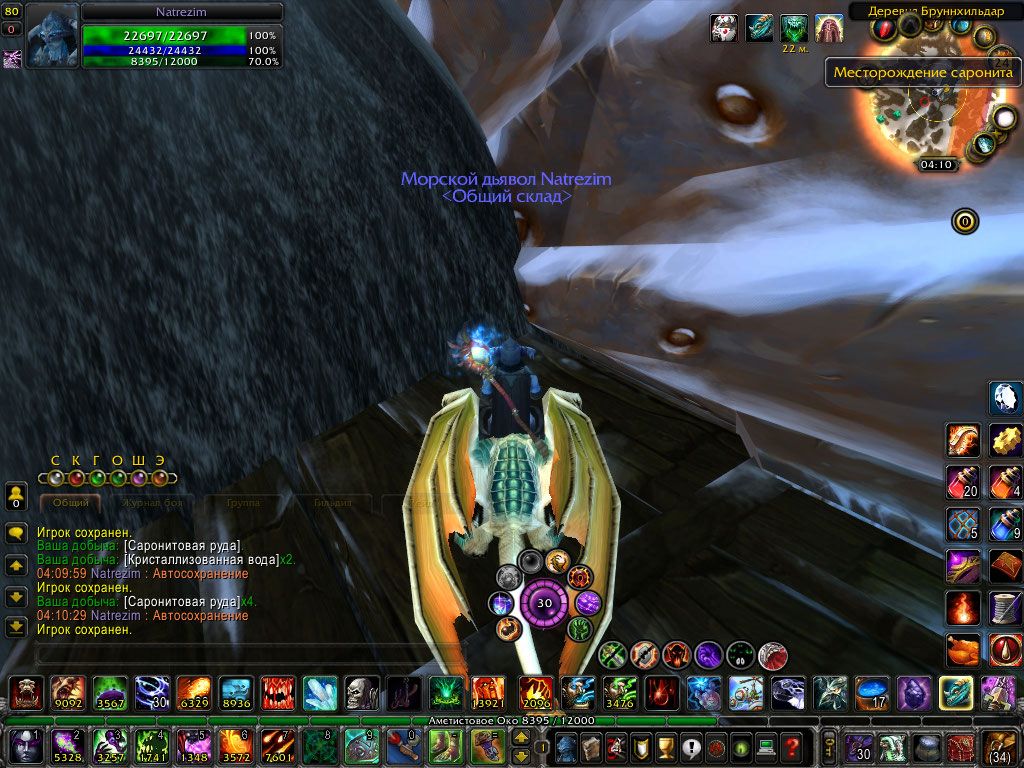1024x768 pixels.
Task: Open the keyring button beside the bags
Action: [829, 746]
